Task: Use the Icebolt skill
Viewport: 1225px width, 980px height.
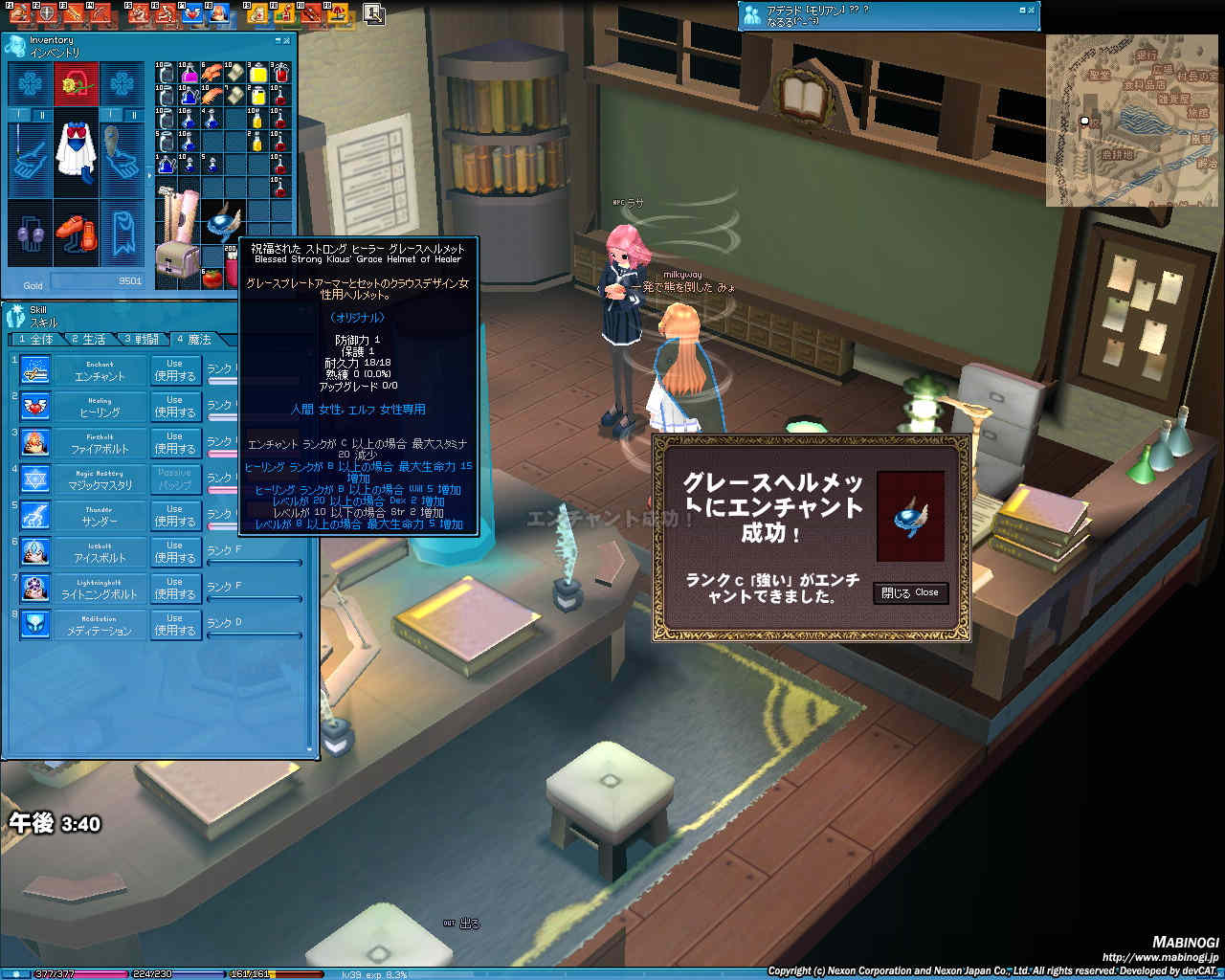Action: click(x=174, y=552)
